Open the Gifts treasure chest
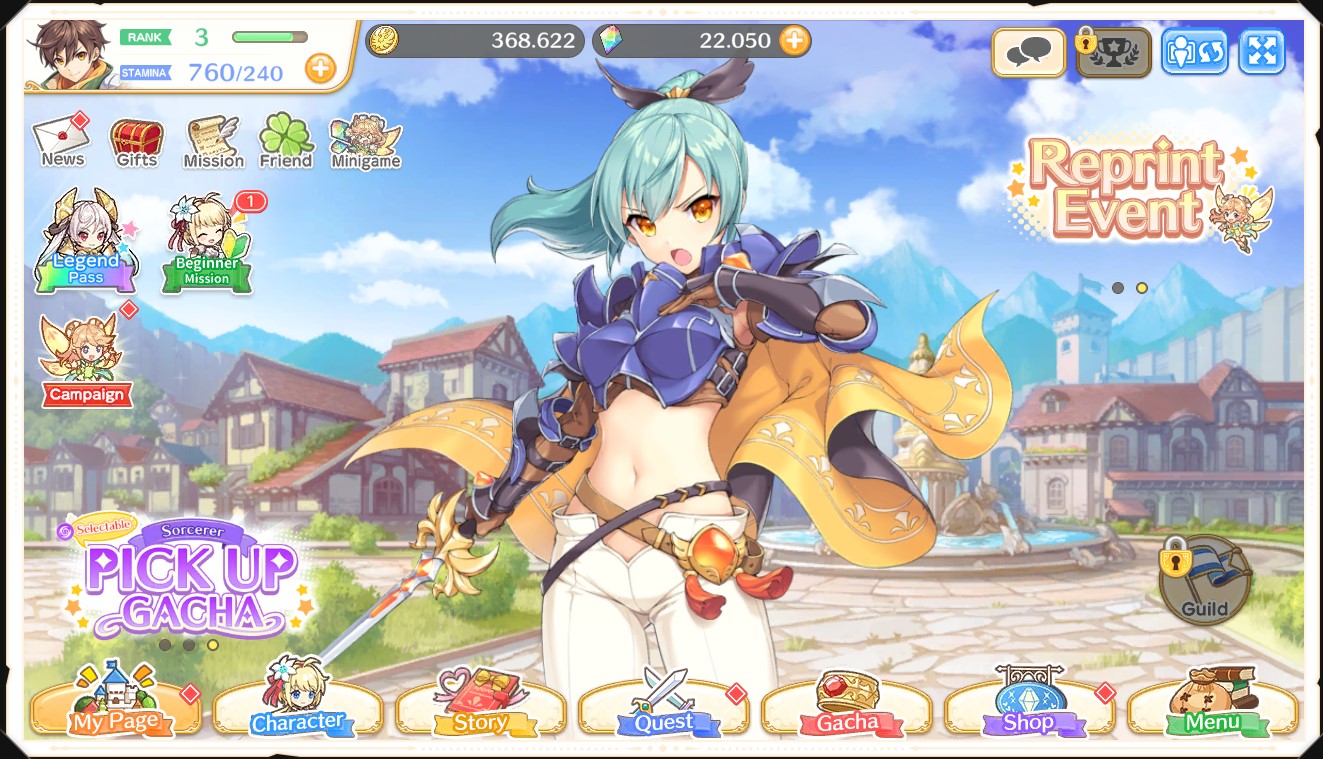 (137, 142)
